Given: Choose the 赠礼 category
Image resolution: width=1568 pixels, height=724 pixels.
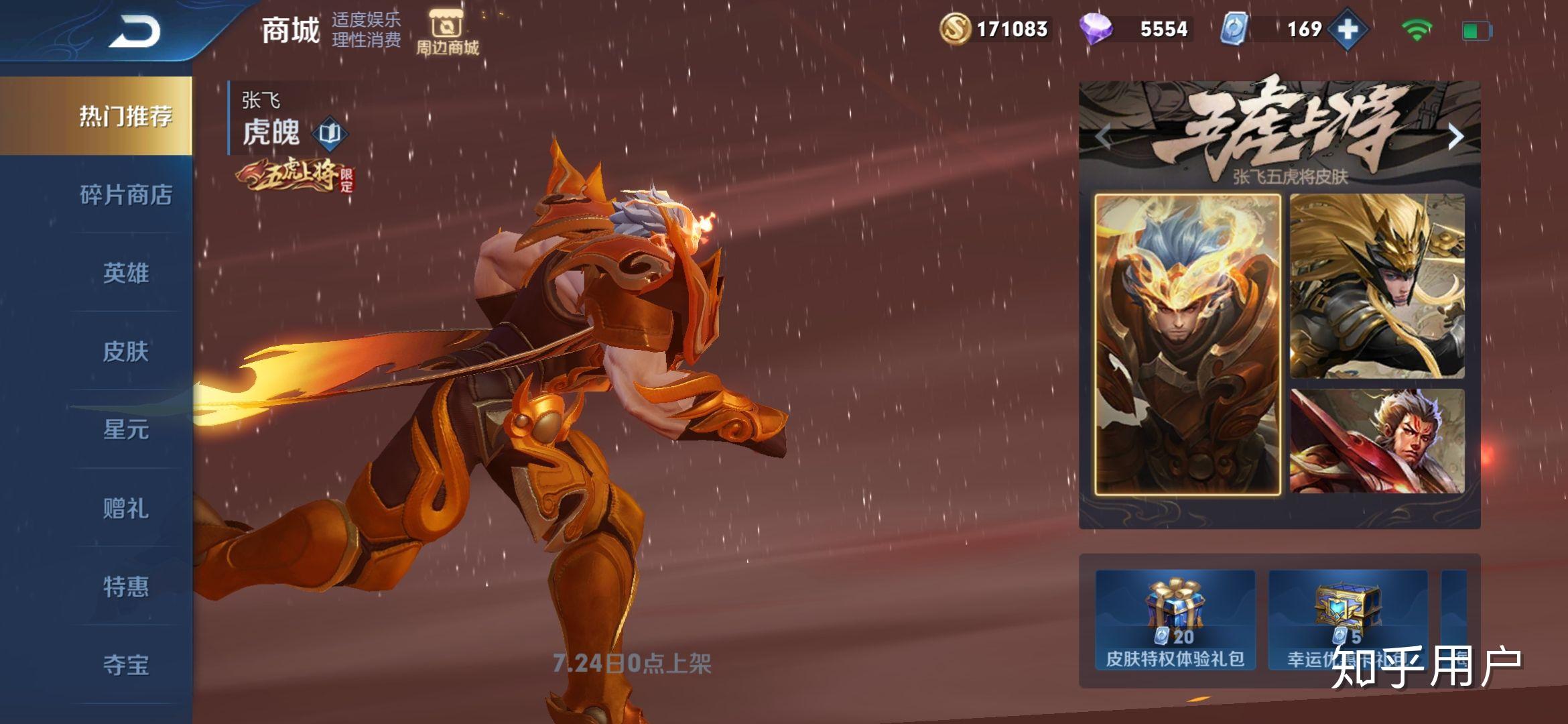Looking at the screenshot, I should click(125, 508).
